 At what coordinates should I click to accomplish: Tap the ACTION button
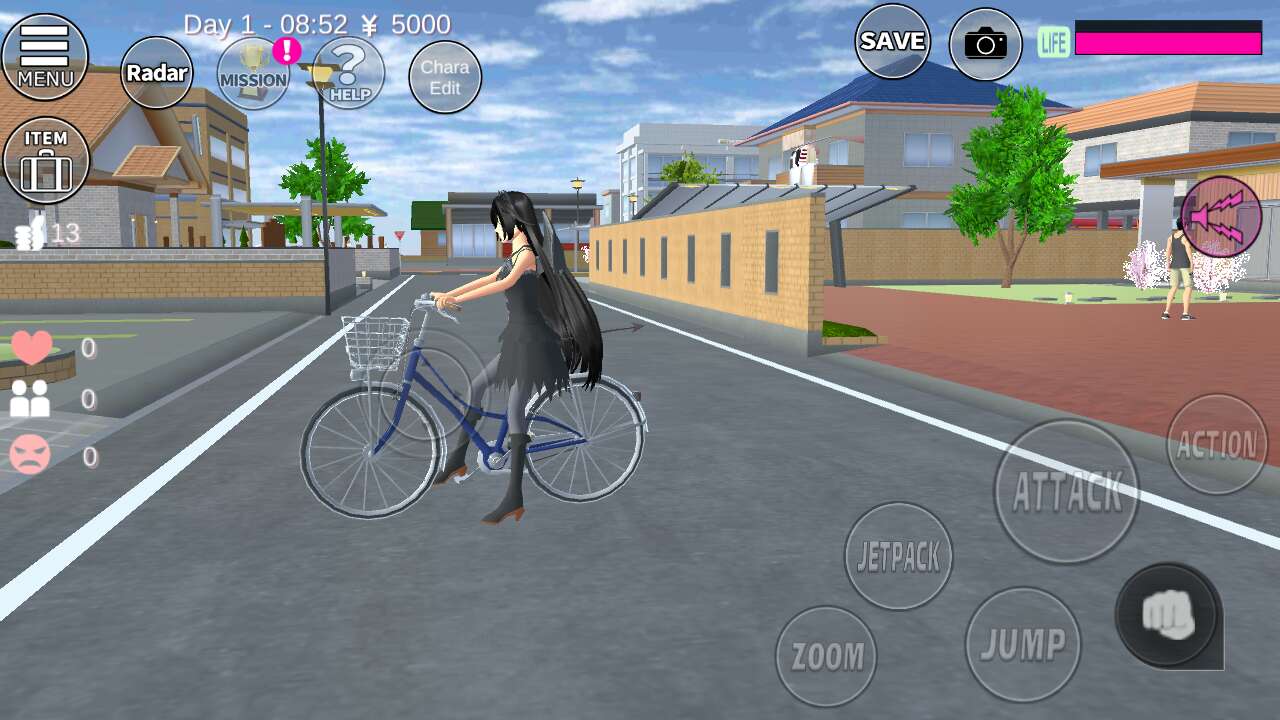(x=1217, y=445)
